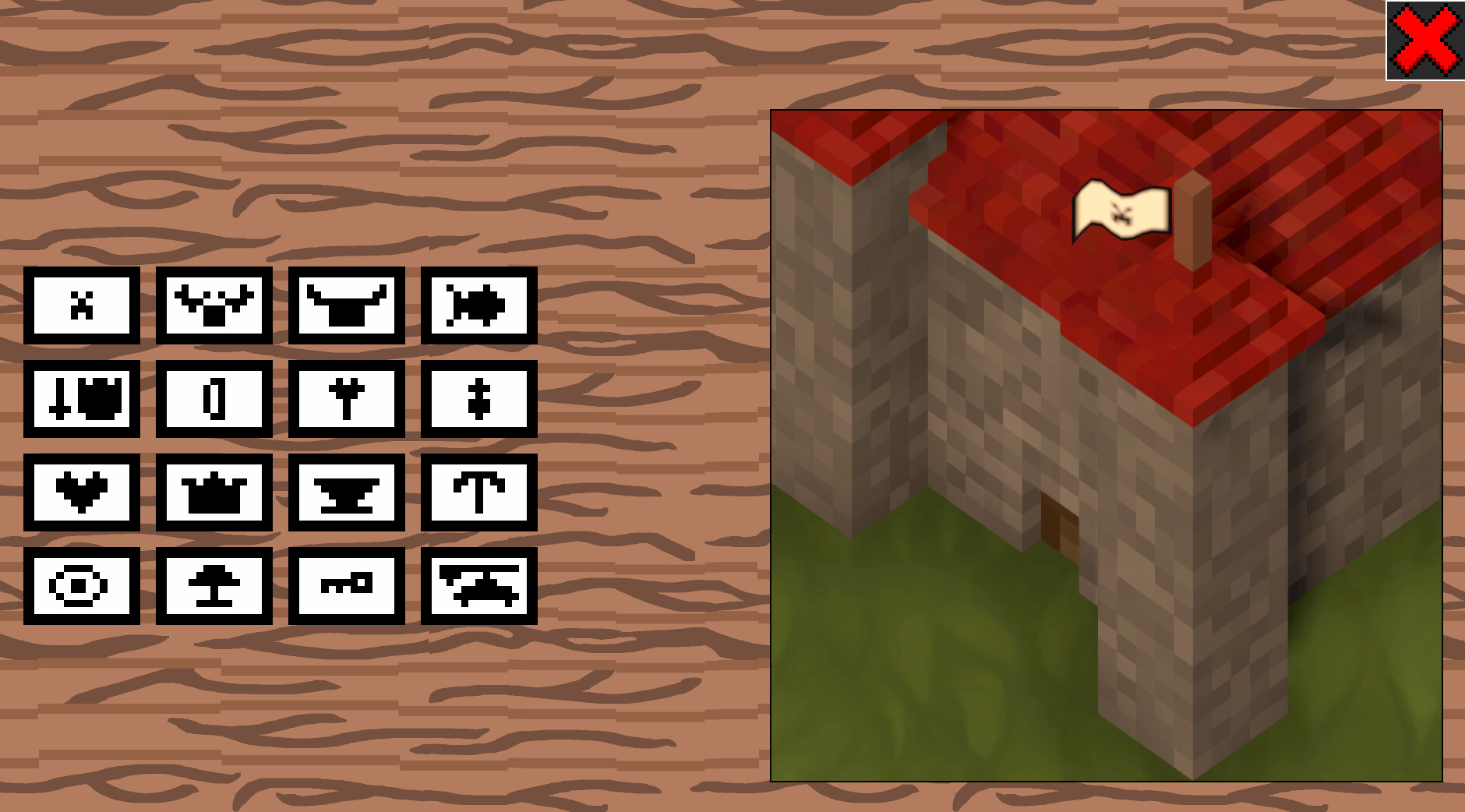Close the emblem selection screen
1465x812 pixels.
tap(1424, 41)
